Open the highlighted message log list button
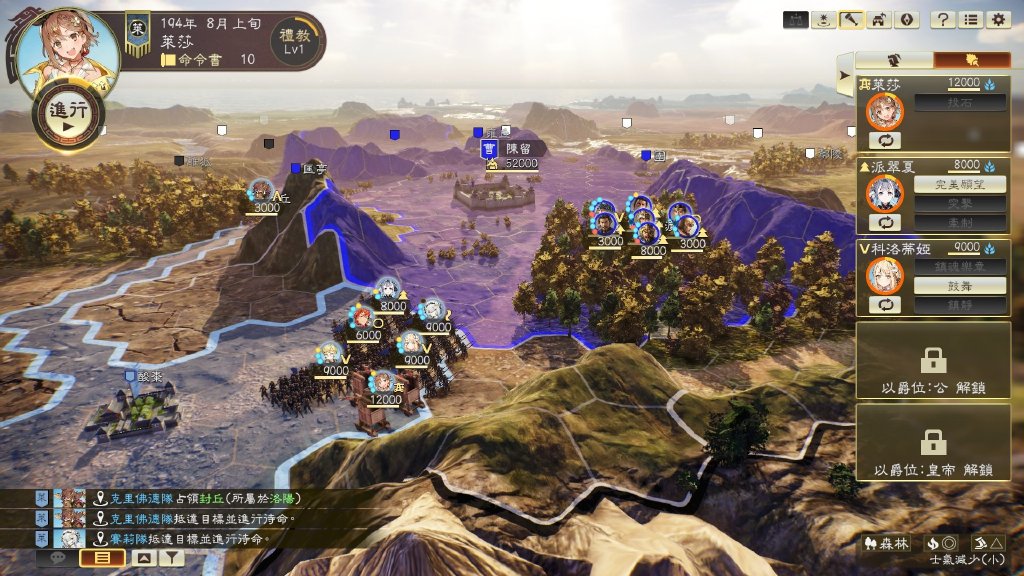Screen dimensions: 1024x576 point(102,559)
